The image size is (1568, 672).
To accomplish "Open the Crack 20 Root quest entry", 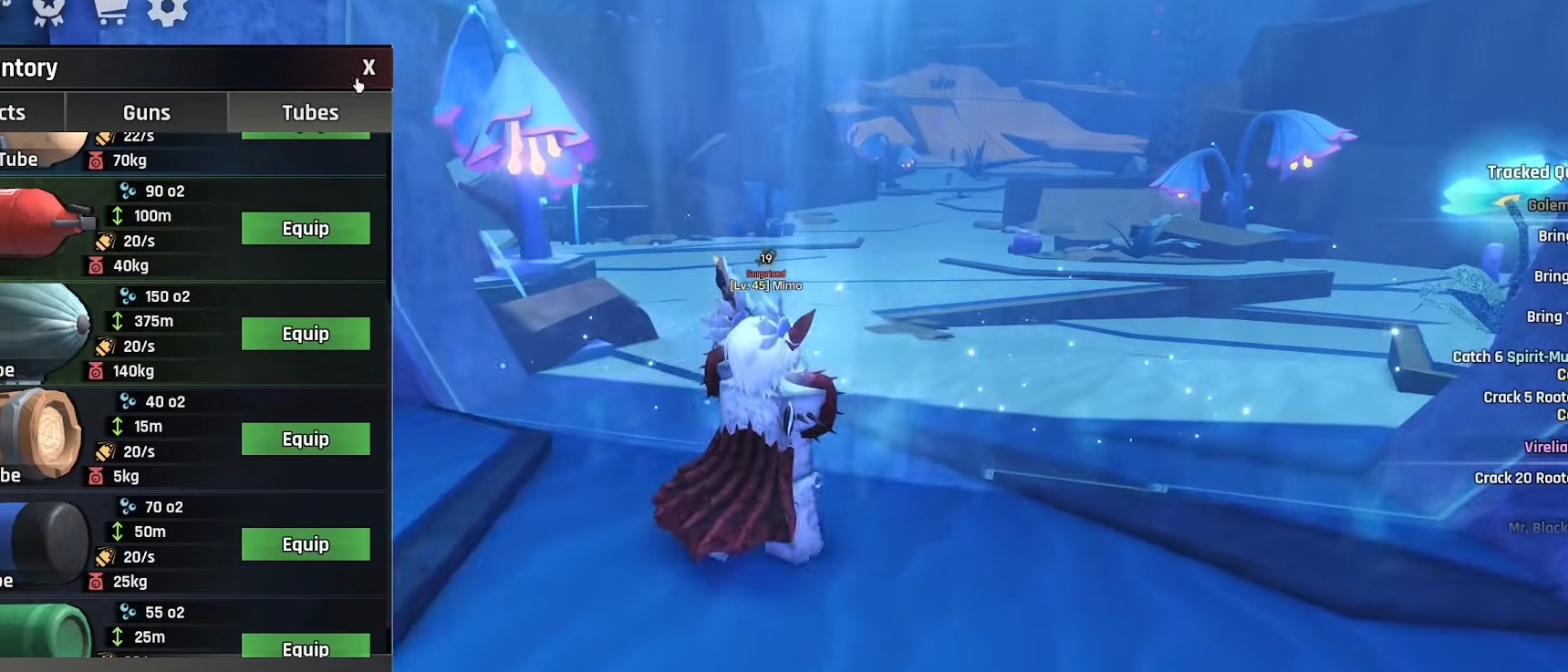I will (x=1518, y=478).
